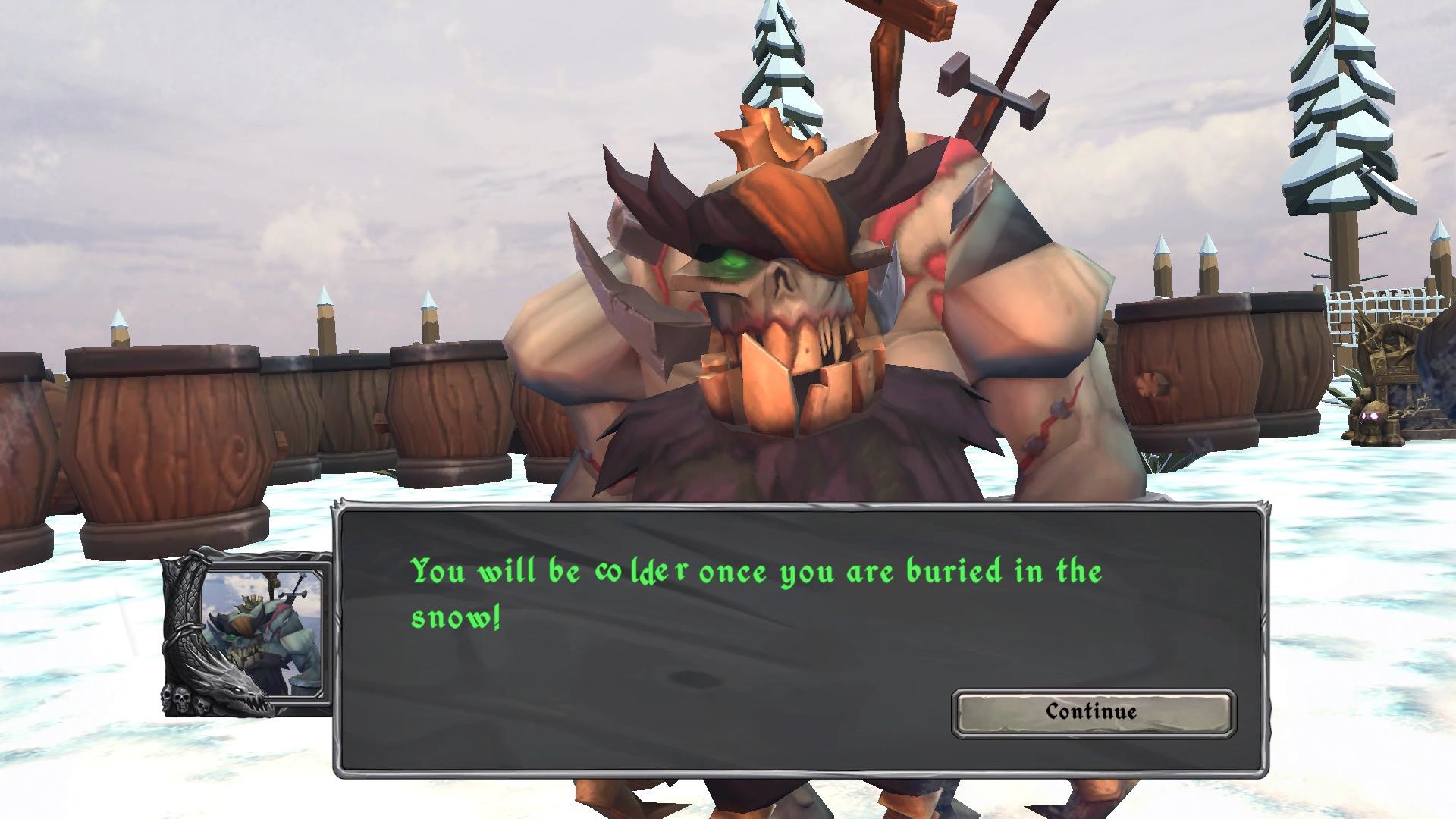Click the troll's tusked mouth

789,372
